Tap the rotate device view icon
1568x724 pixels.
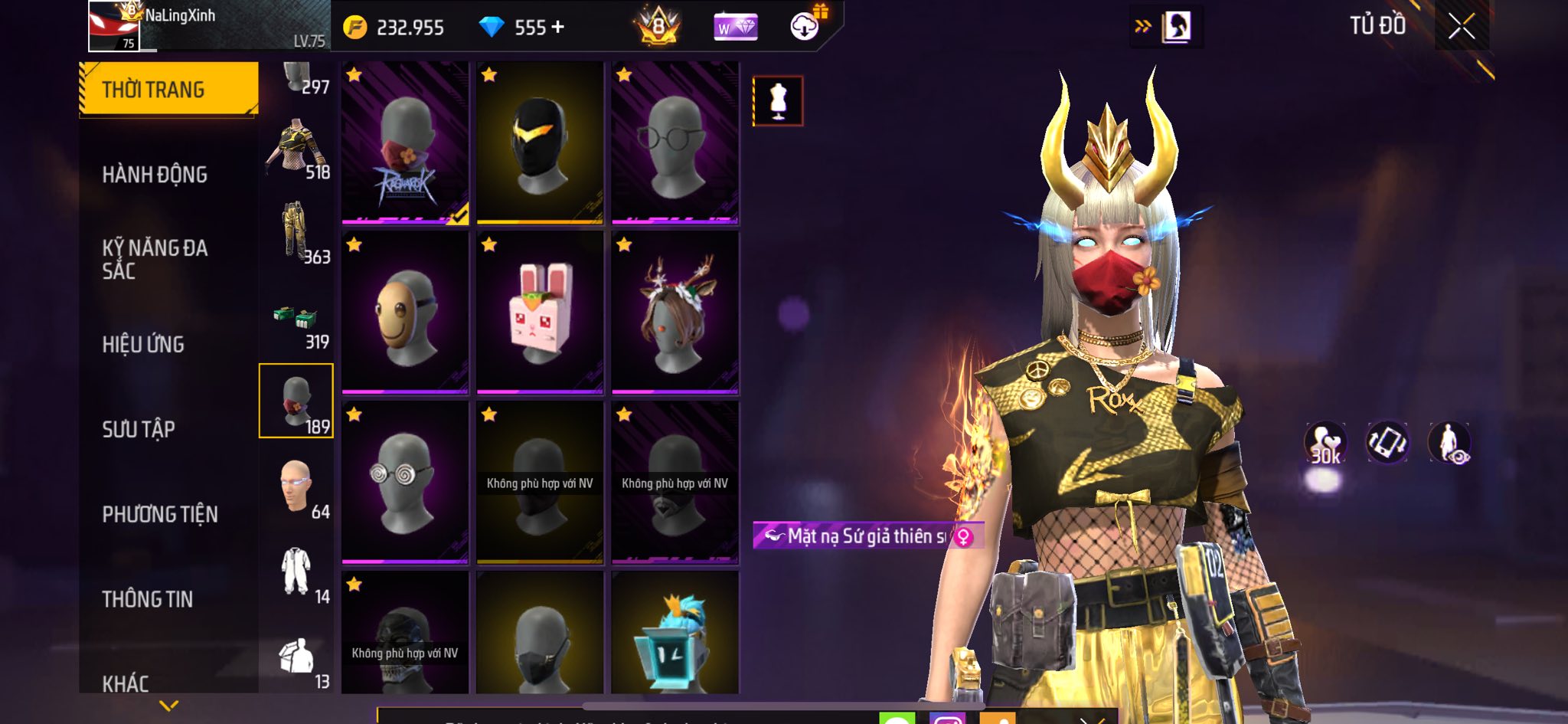click(1387, 443)
